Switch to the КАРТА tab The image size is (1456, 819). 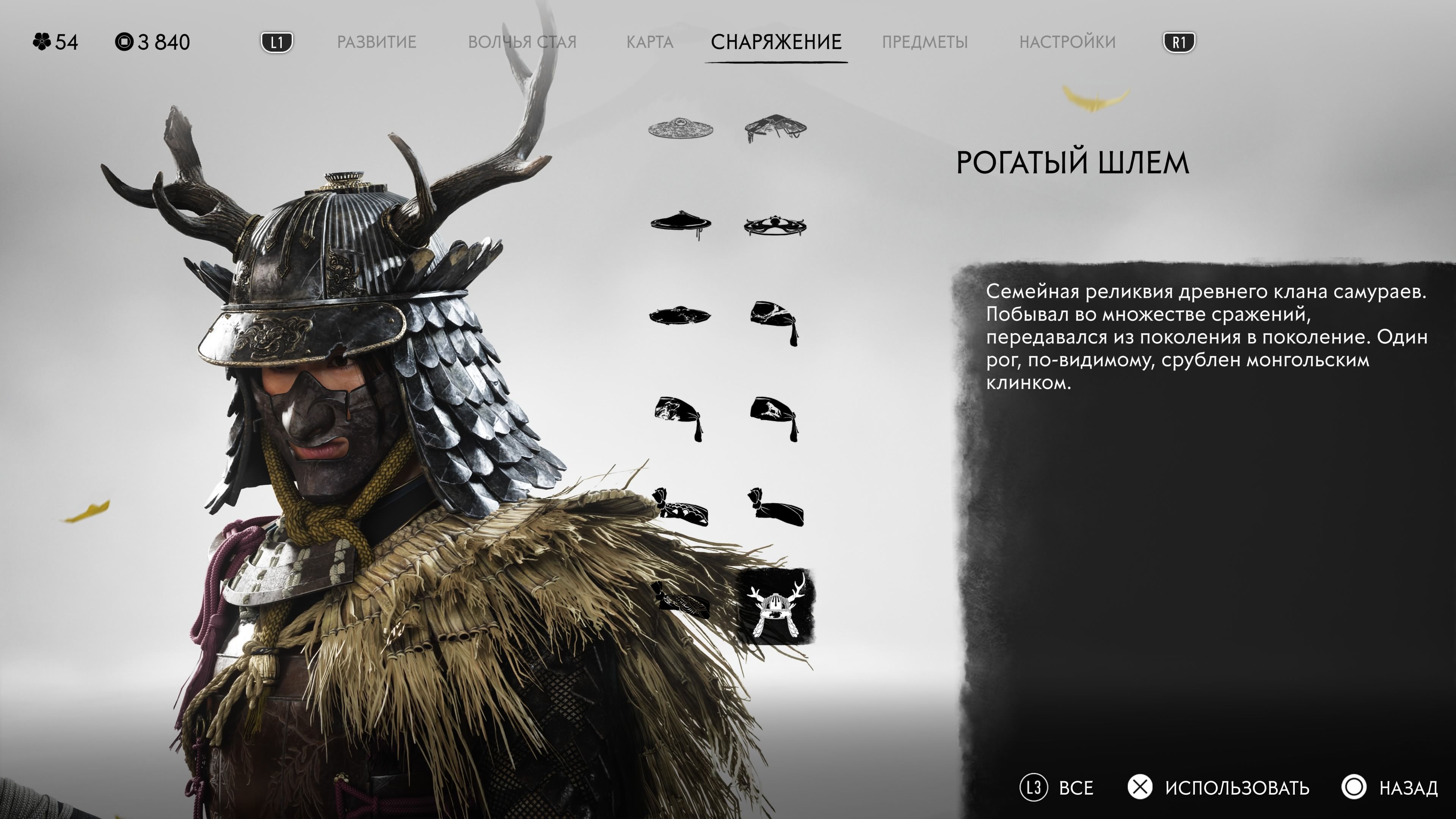pyautogui.click(x=651, y=42)
